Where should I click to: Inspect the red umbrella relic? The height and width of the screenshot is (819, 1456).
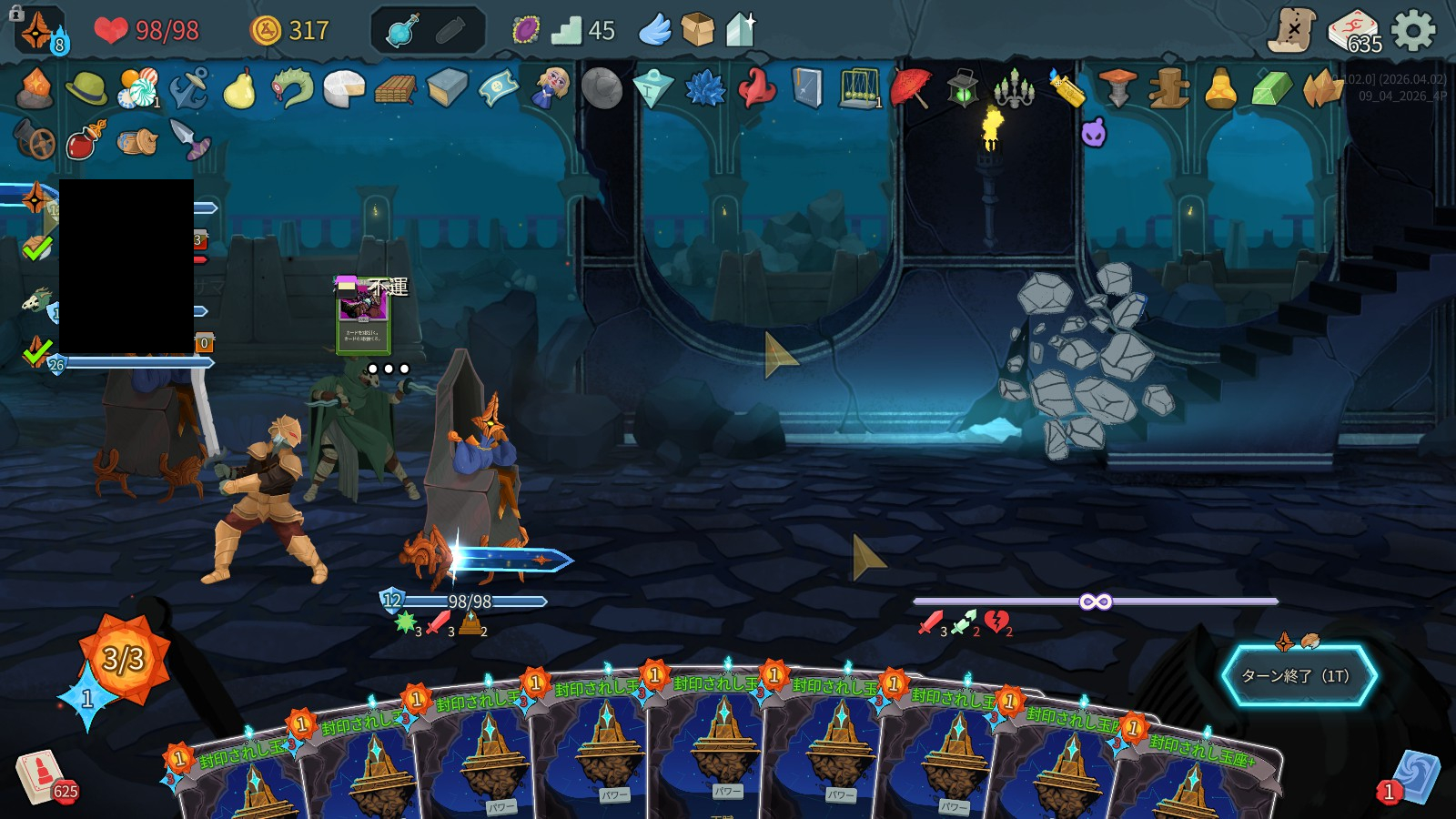911,88
